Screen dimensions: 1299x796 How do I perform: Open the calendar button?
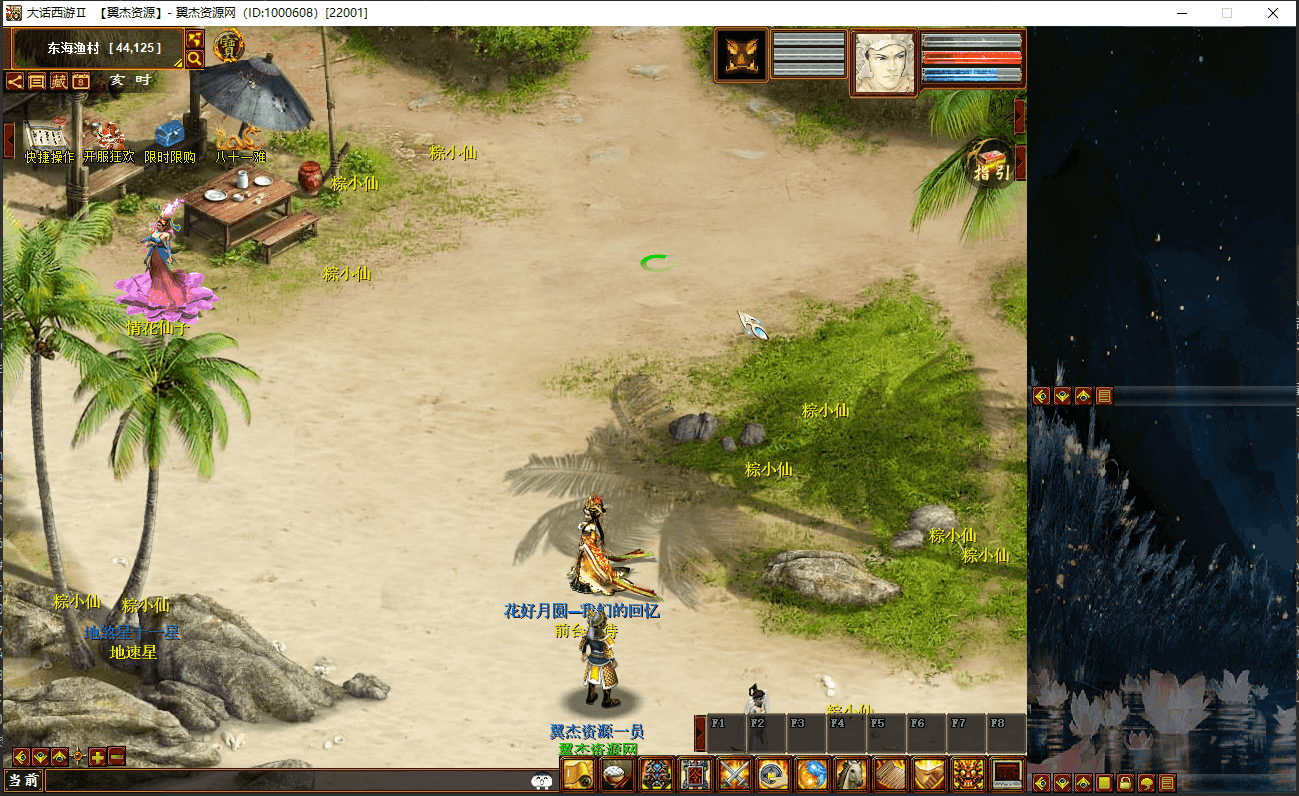click(81, 82)
